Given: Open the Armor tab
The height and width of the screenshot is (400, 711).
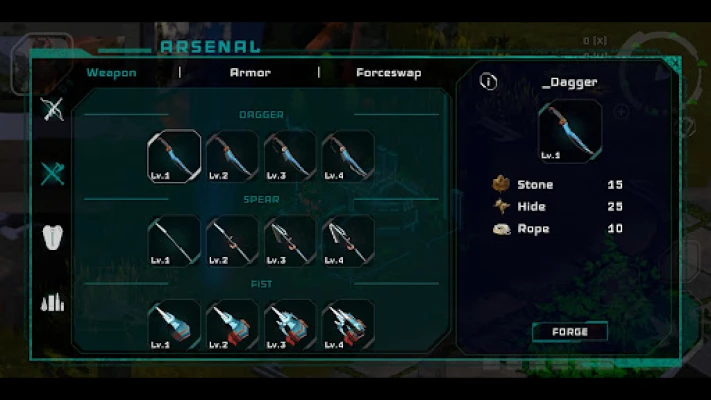Looking at the screenshot, I should (250, 73).
